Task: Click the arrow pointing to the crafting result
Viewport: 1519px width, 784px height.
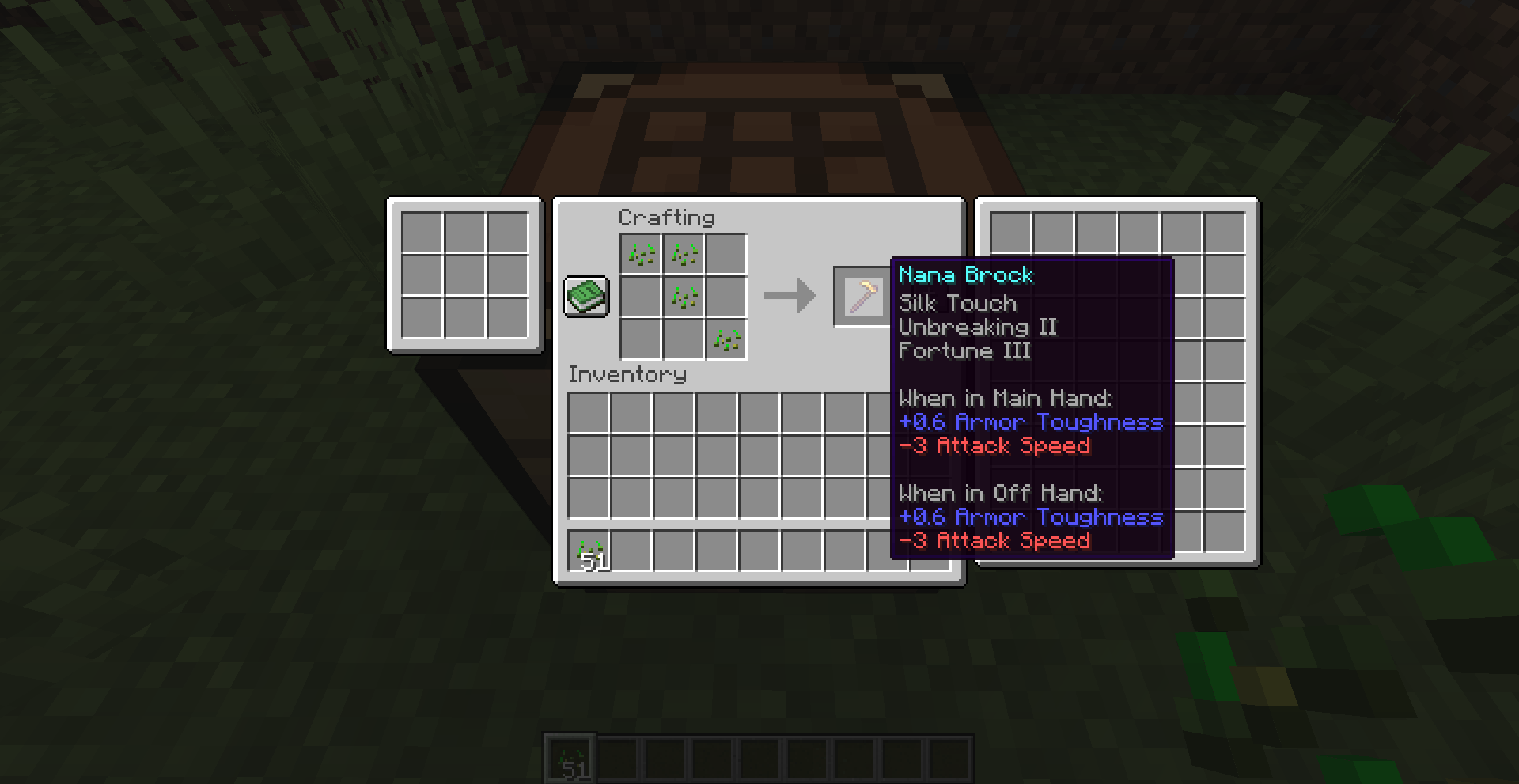Action: pos(790,295)
